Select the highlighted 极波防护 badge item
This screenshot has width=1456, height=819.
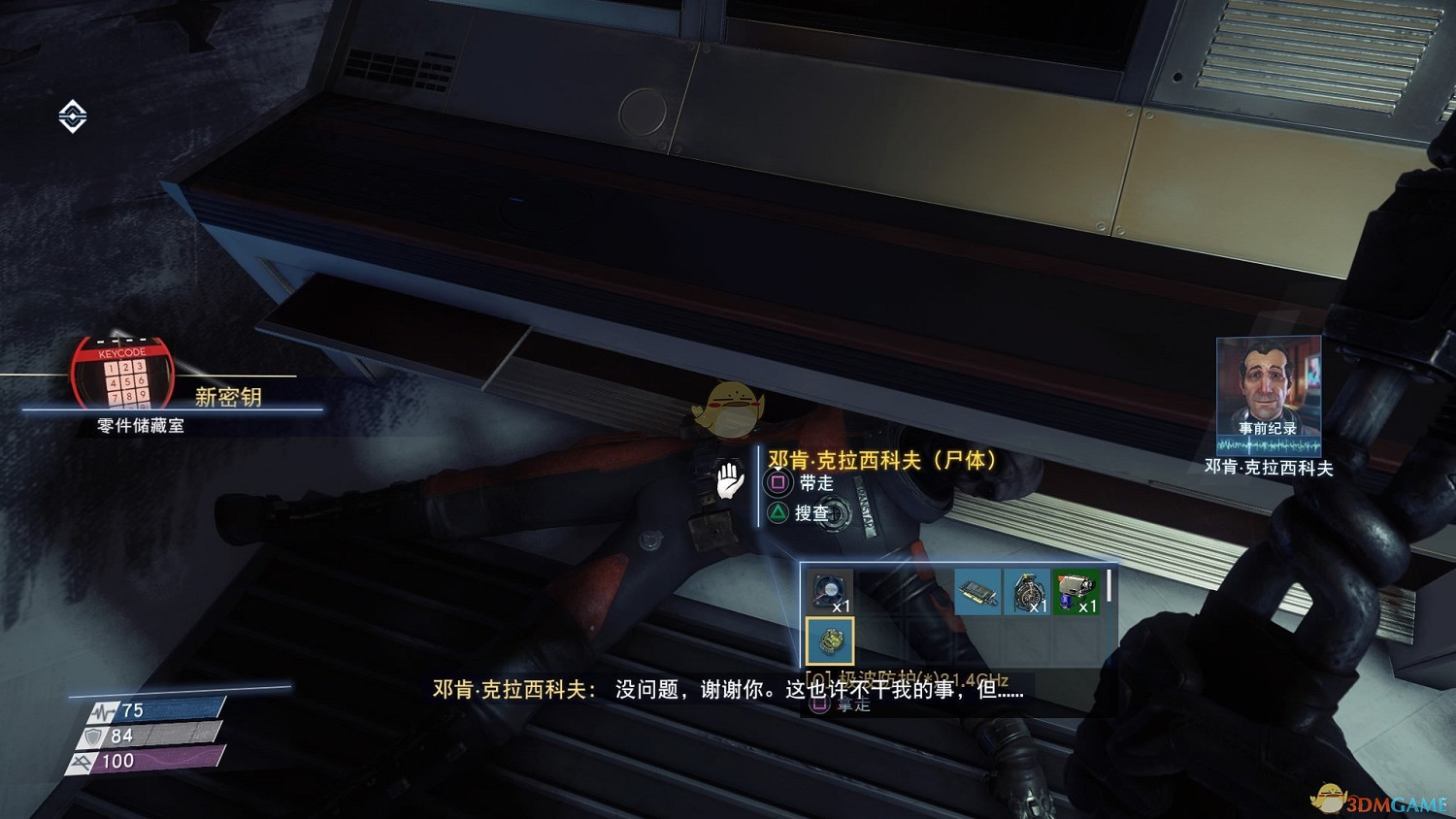pyautogui.click(x=830, y=641)
